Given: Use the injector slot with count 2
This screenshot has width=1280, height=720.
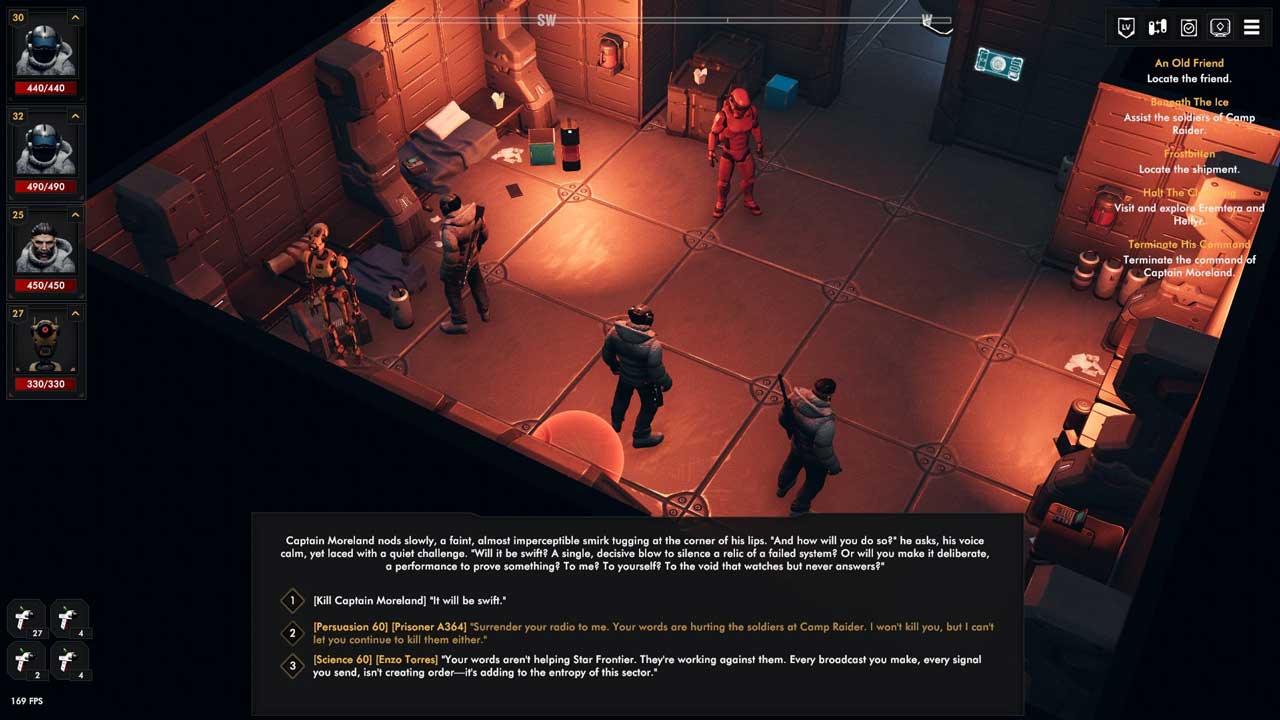Looking at the screenshot, I should (26, 660).
